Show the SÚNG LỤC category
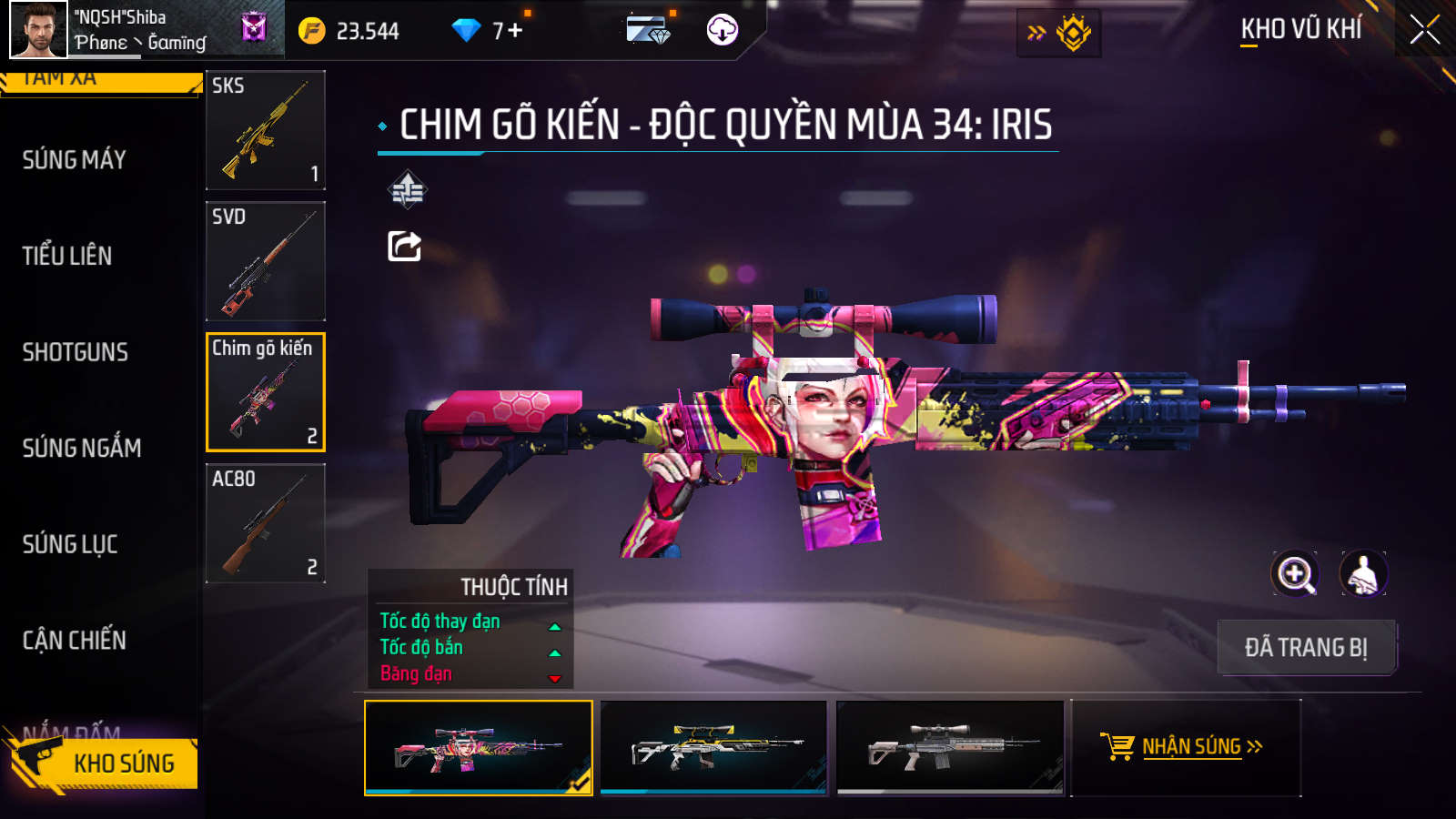The width and height of the screenshot is (1456, 819). click(x=70, y=544)
